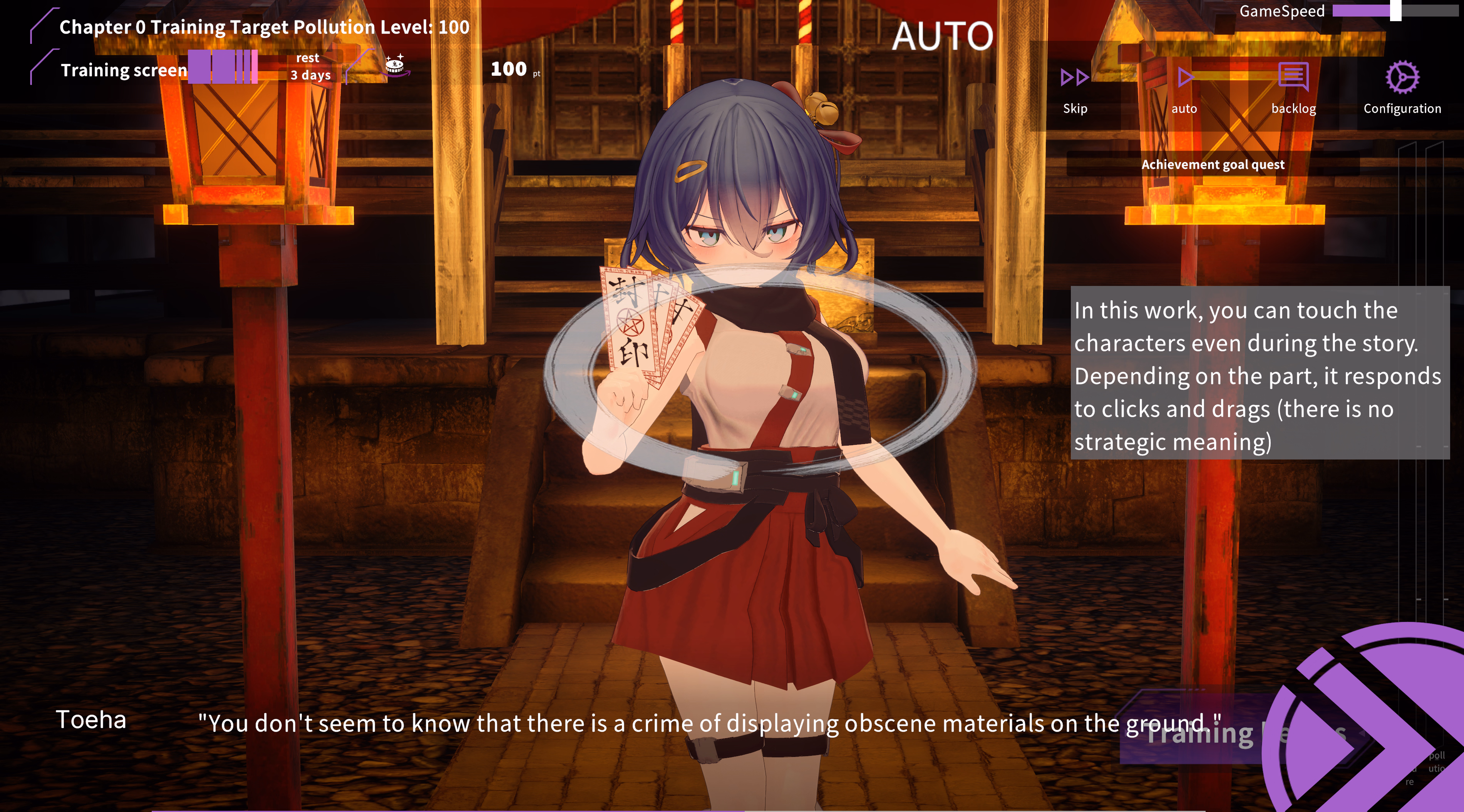1464x812 pixels.
Task: Toggle the auto play button
Action: coord(1184,87)
